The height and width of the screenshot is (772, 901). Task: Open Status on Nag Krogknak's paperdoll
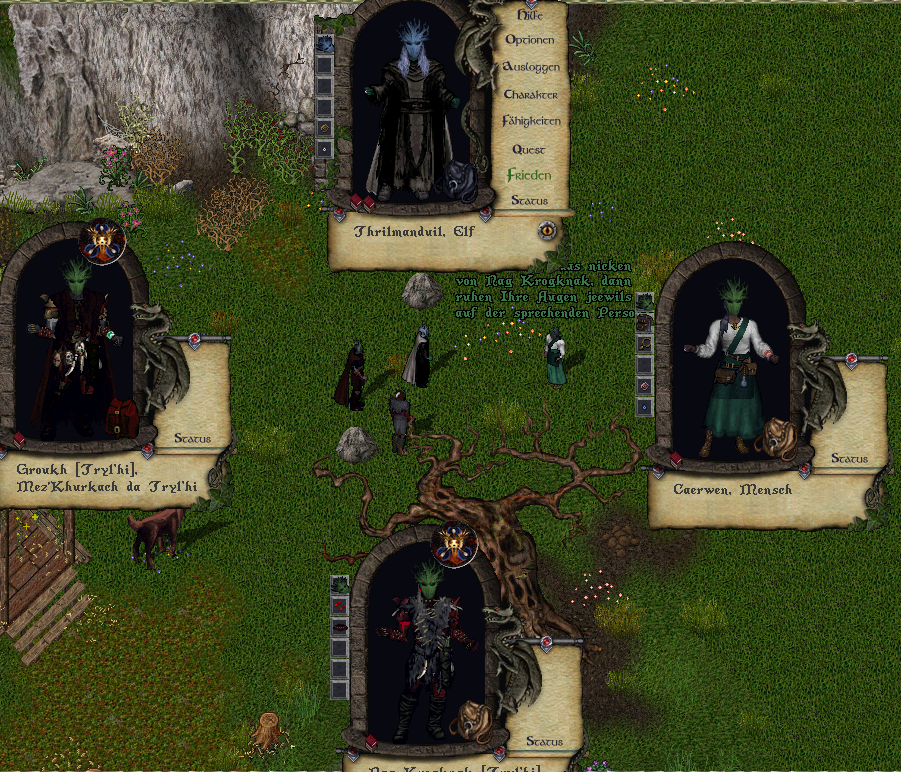pos(544,742)
